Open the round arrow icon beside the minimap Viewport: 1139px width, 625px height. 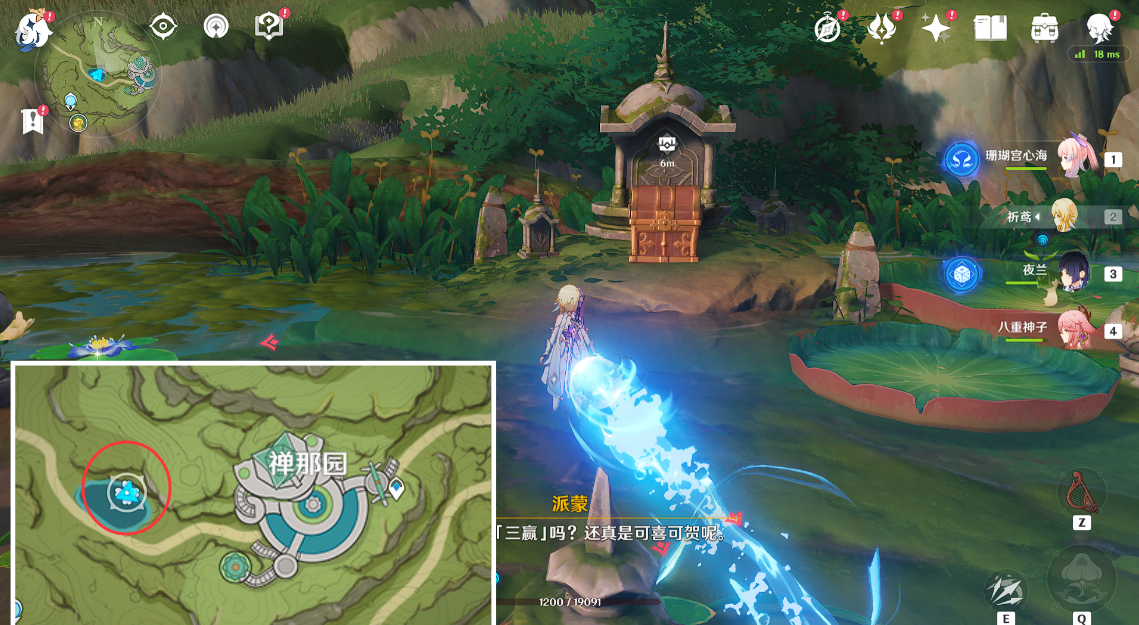[x=216, y=27]
